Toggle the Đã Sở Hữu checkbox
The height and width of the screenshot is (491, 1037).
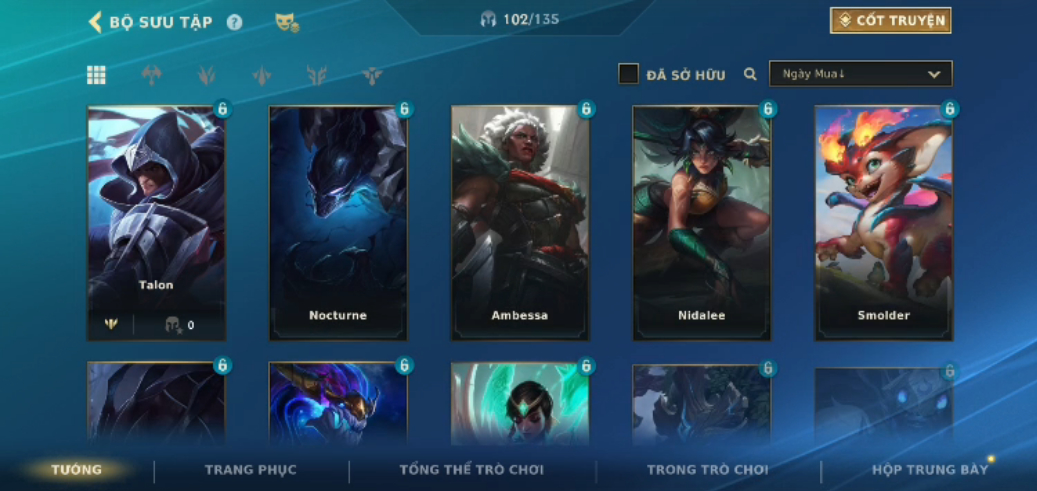628,74
